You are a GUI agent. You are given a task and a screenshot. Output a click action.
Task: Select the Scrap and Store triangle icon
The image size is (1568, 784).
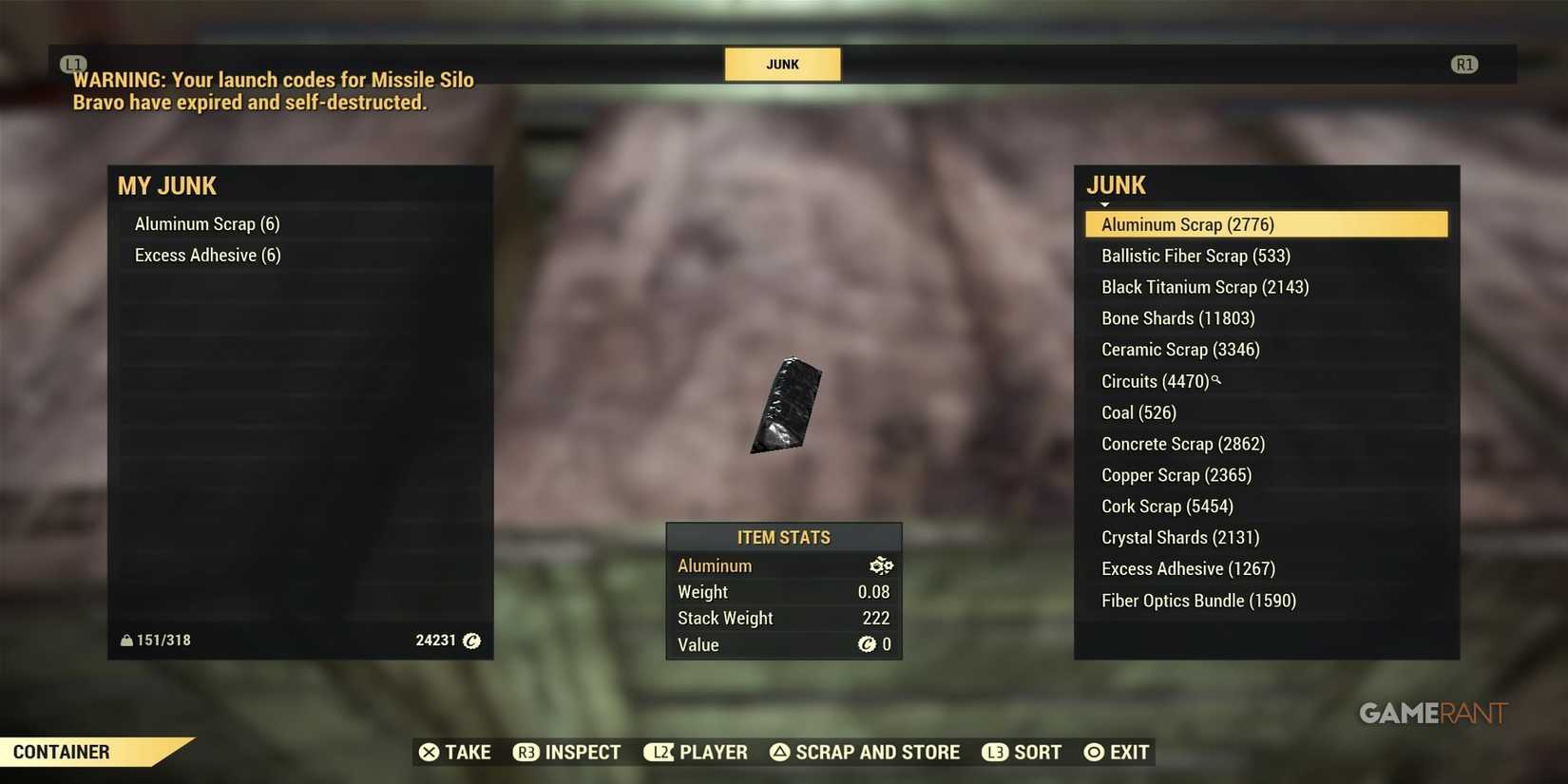point(781,752)
